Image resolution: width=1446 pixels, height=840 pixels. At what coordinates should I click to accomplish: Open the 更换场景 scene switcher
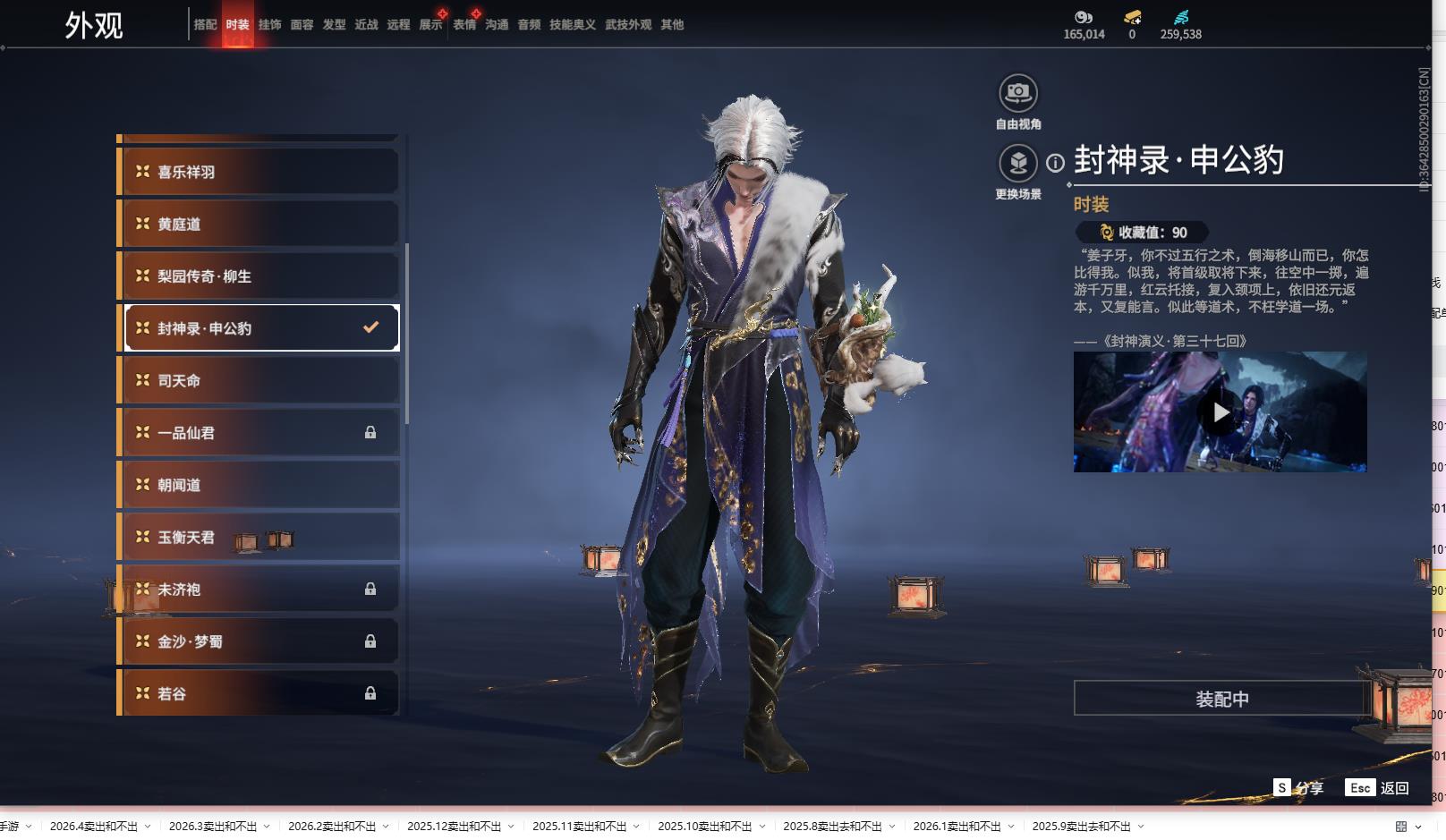click(1017, 164)
